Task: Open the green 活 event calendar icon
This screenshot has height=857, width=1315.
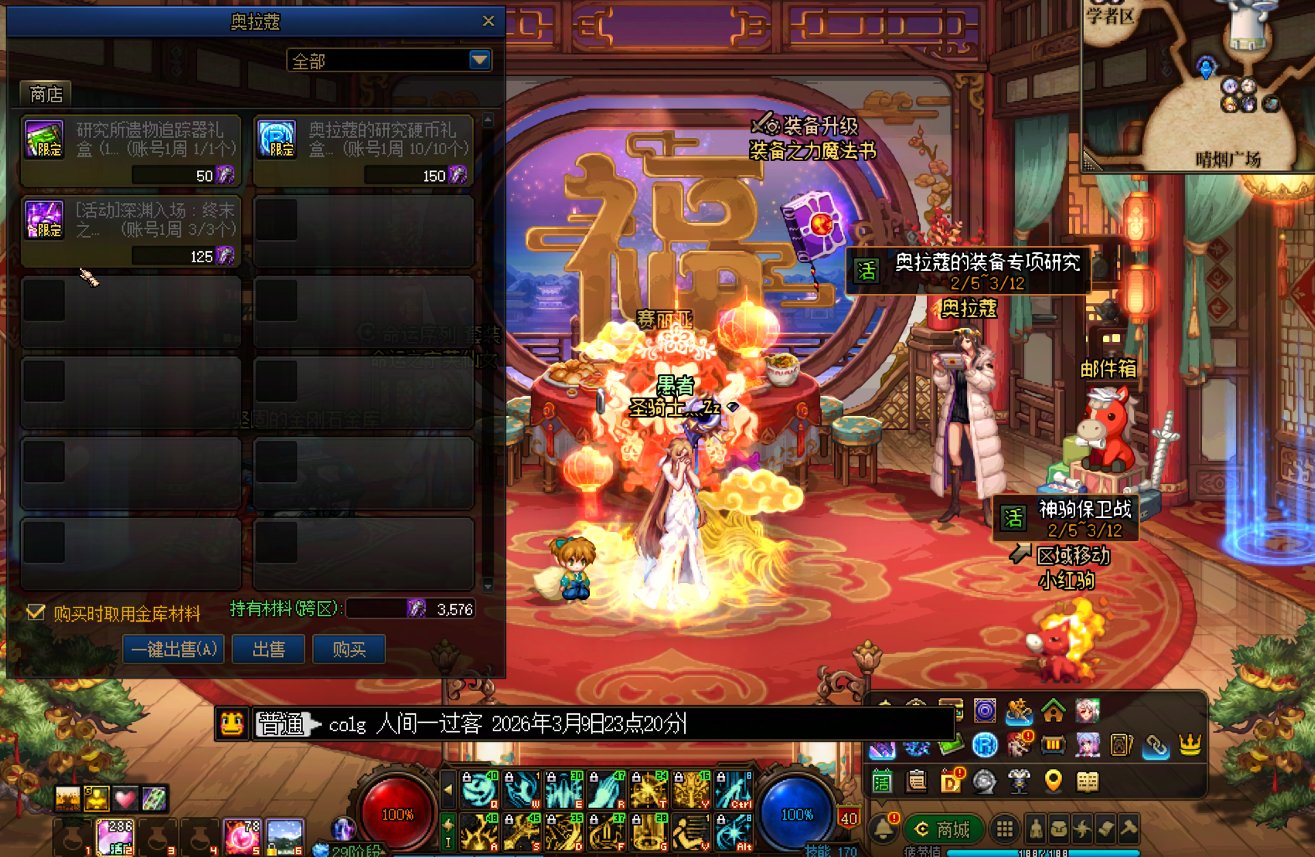Action: (882, 781)
